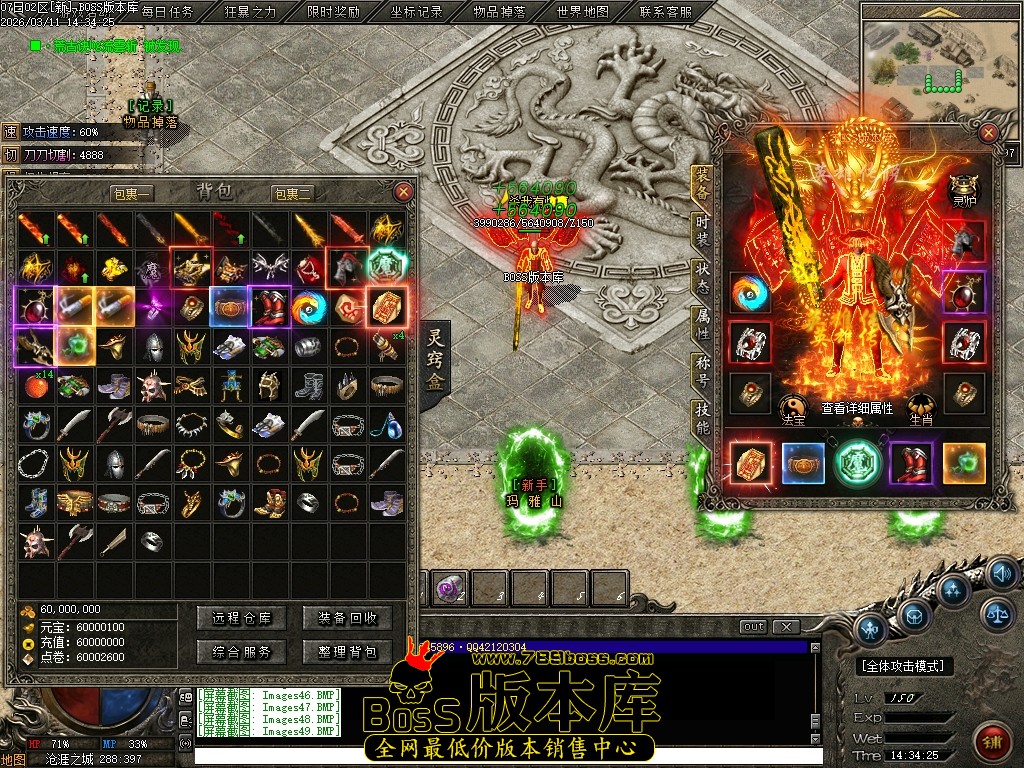Sort items with 整理背包
The height and width of the screenshot is (768, 1024).
(x=347, y=652)
